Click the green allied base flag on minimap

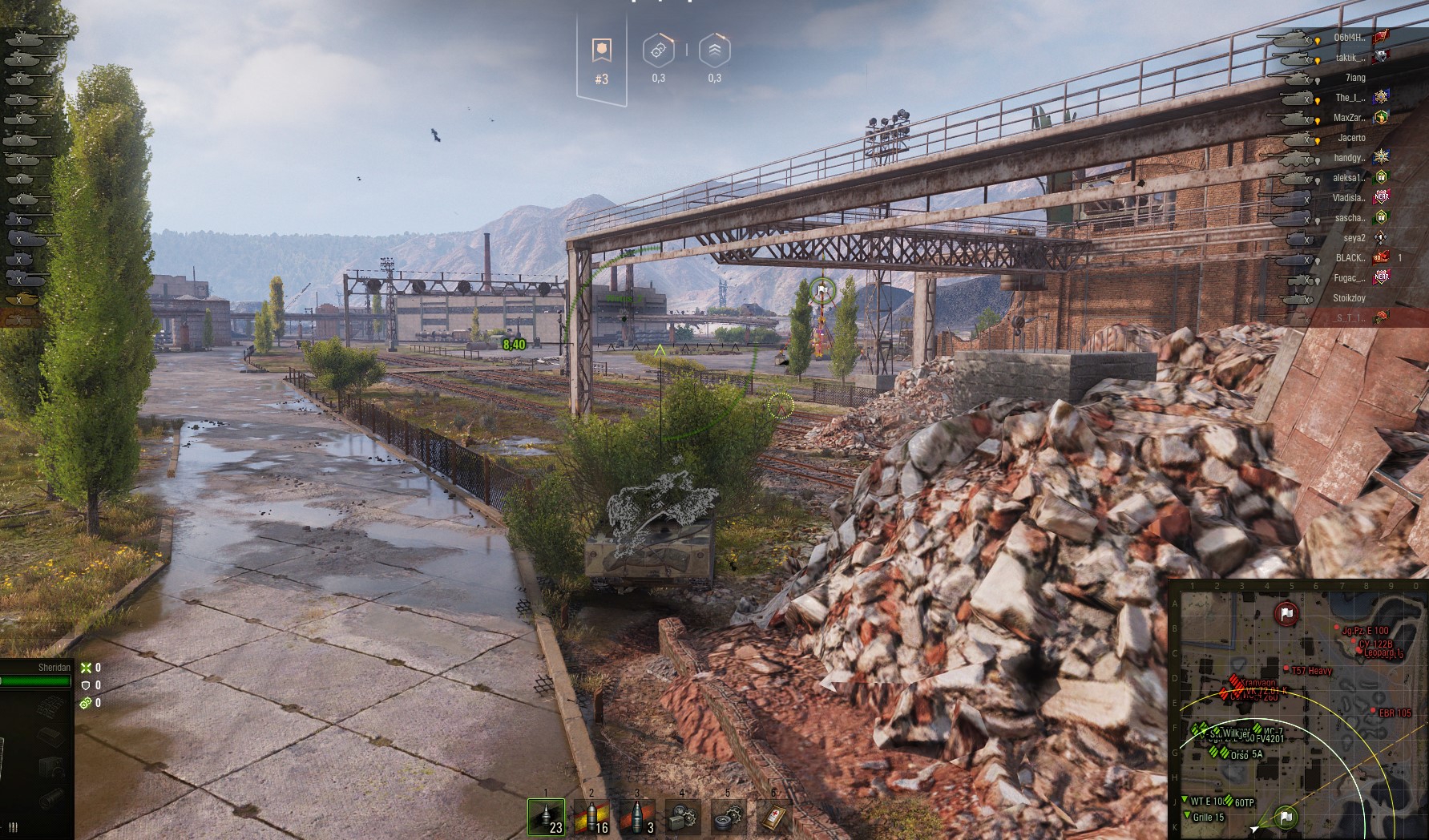1286,817
